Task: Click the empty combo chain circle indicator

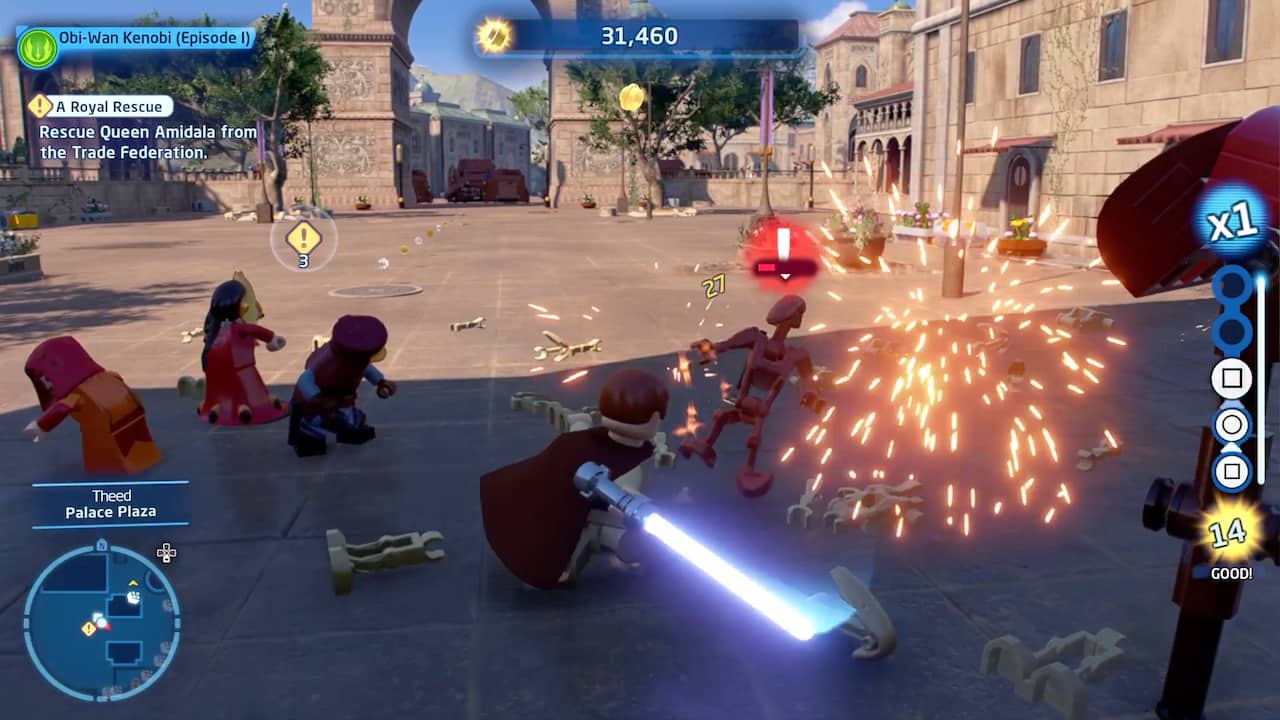Action: tap(1233, 283)
